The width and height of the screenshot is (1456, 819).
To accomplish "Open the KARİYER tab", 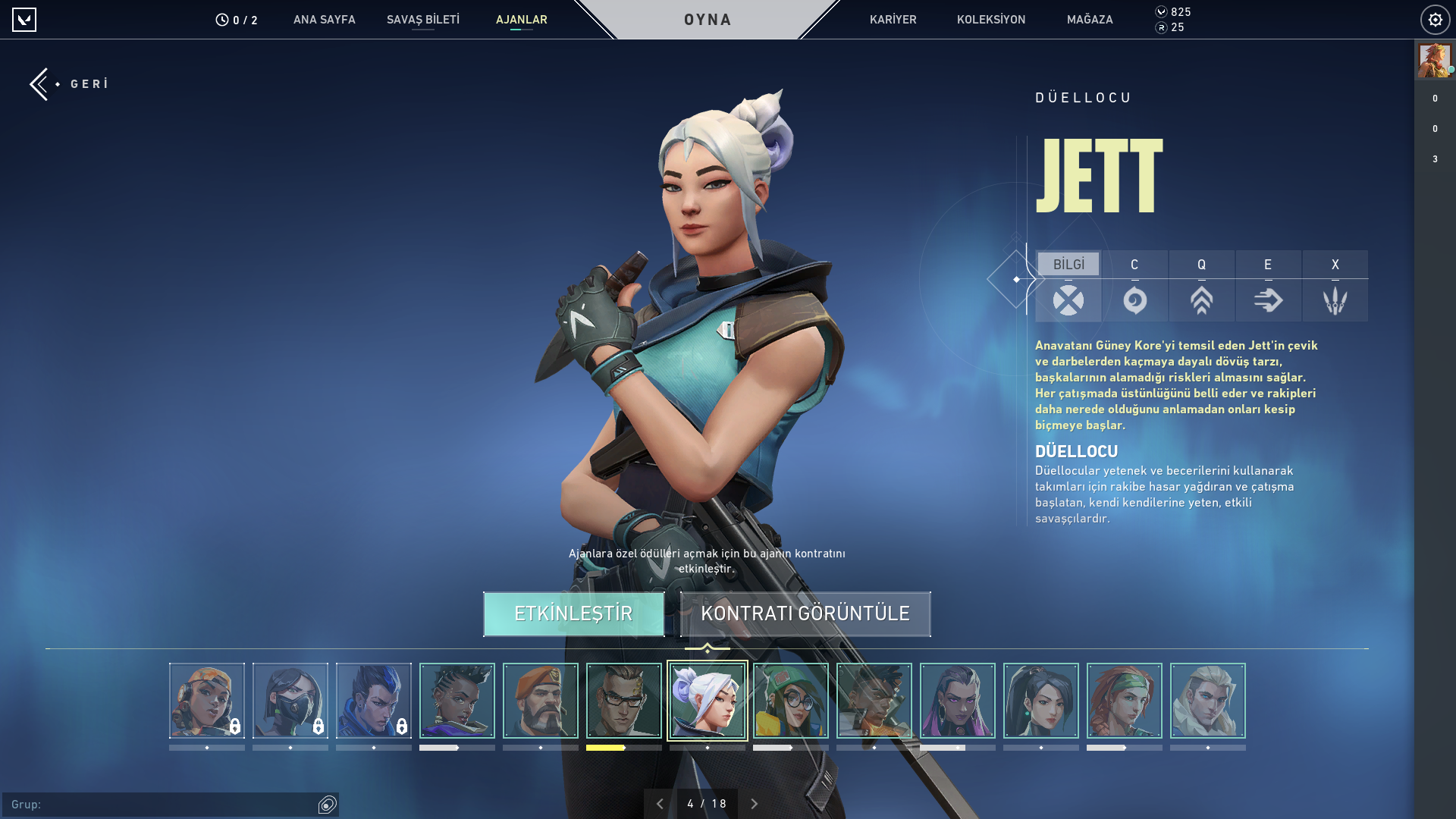I will 893,20.
